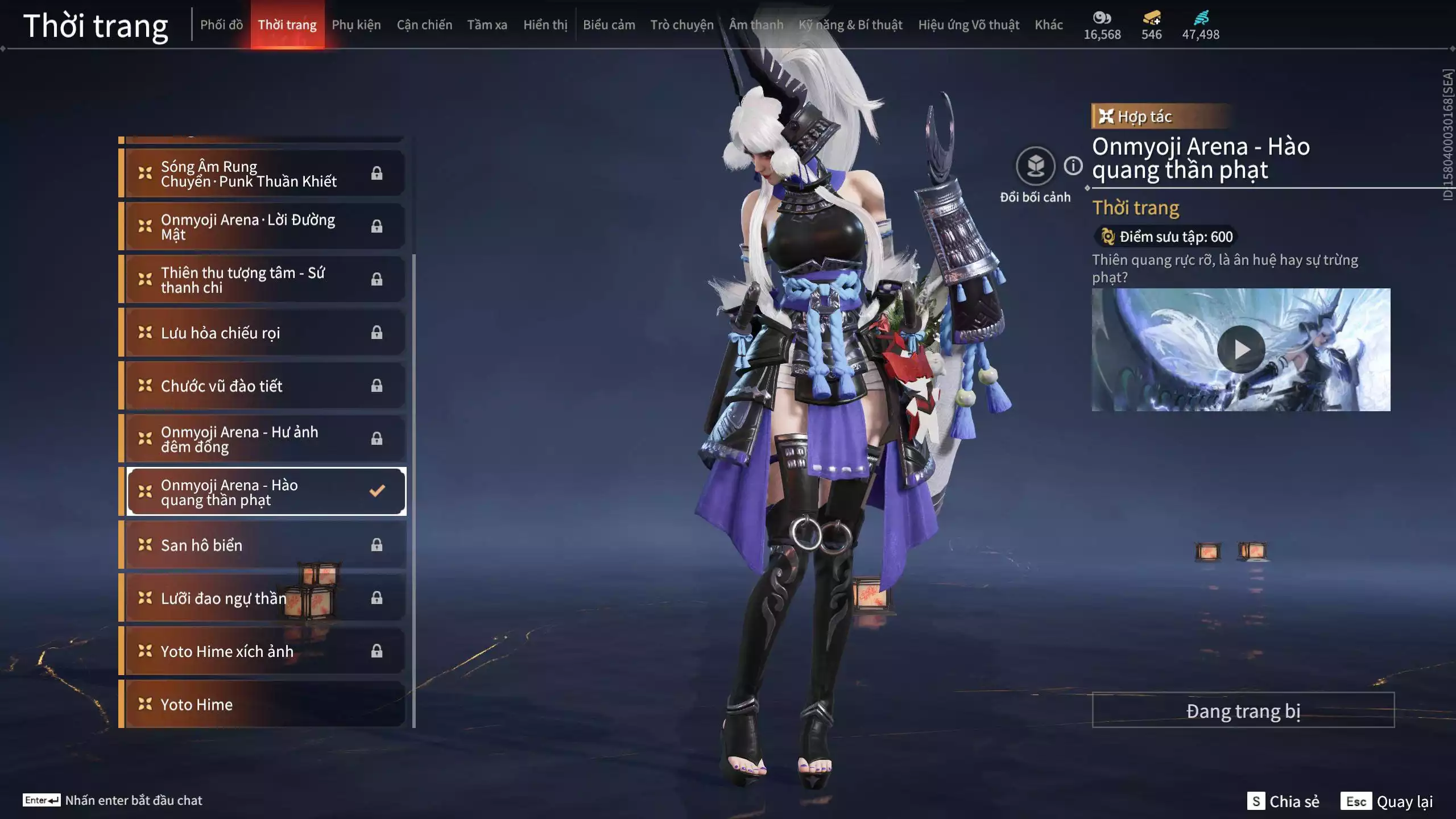This screenshot has height=819, width=1456.
Task: Click the Điểm sưu tập collection points badge
Action: click(x=1164, y=237)
